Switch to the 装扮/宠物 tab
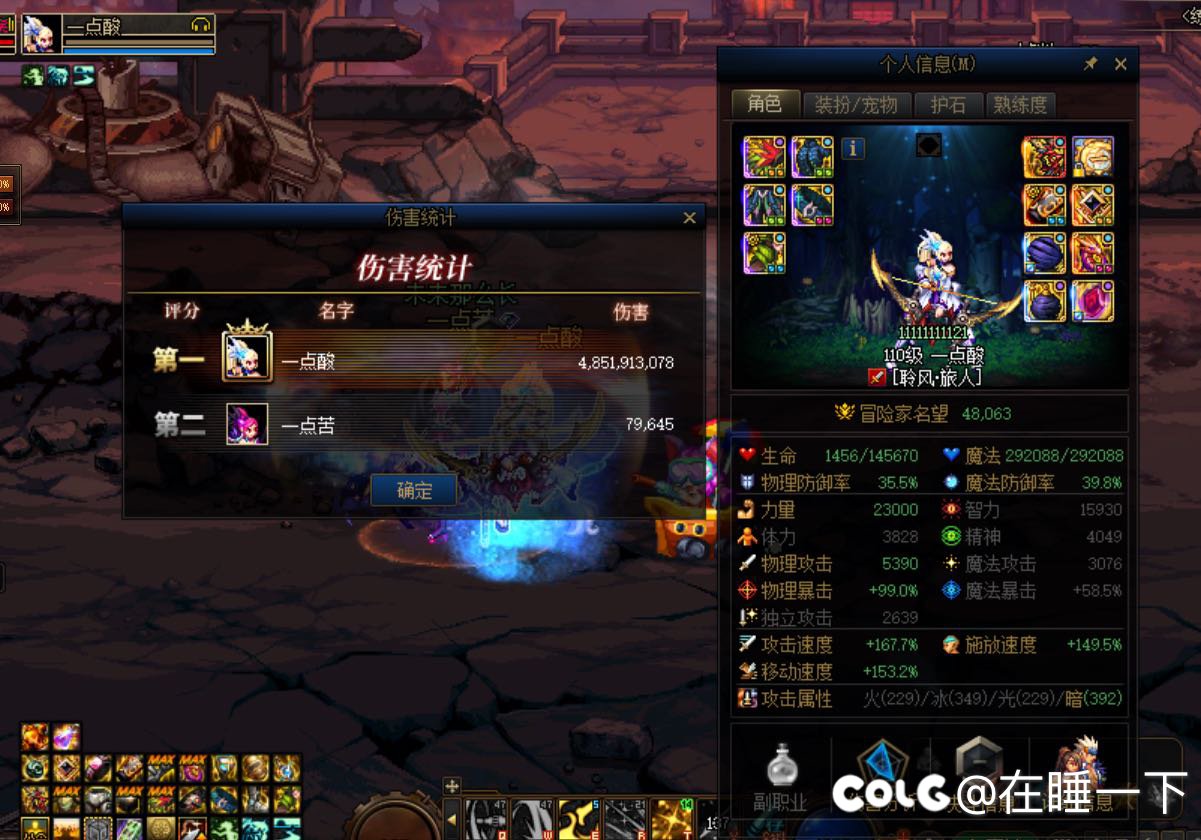The width and height of the screenshot is (1201, 840). 856,104
